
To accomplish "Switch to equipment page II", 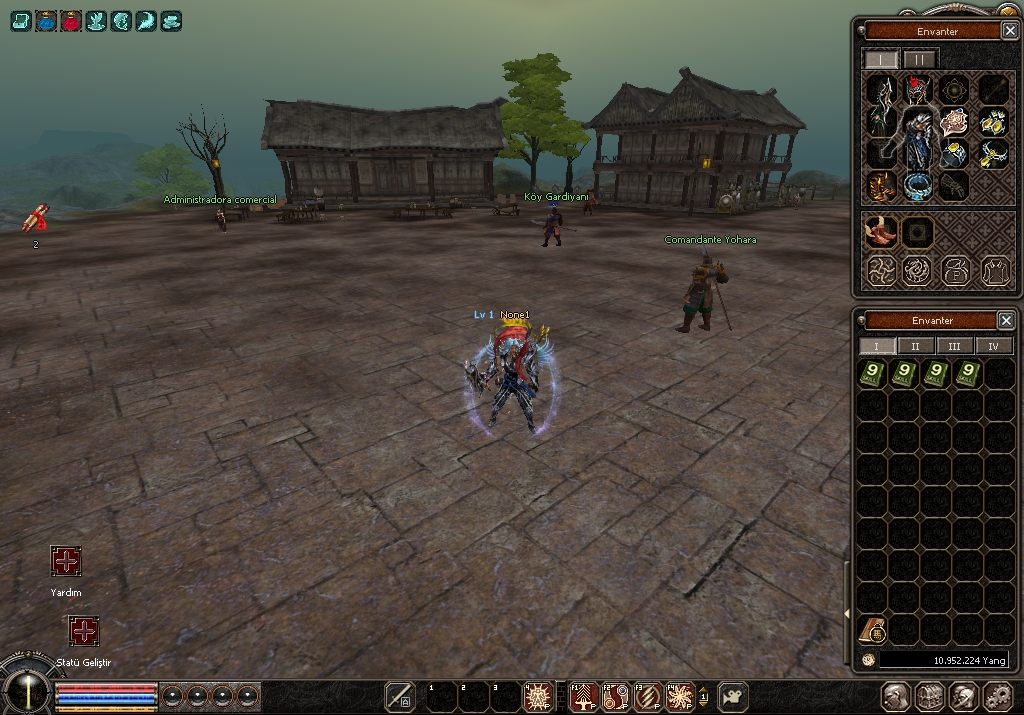I will coord(920,59).
